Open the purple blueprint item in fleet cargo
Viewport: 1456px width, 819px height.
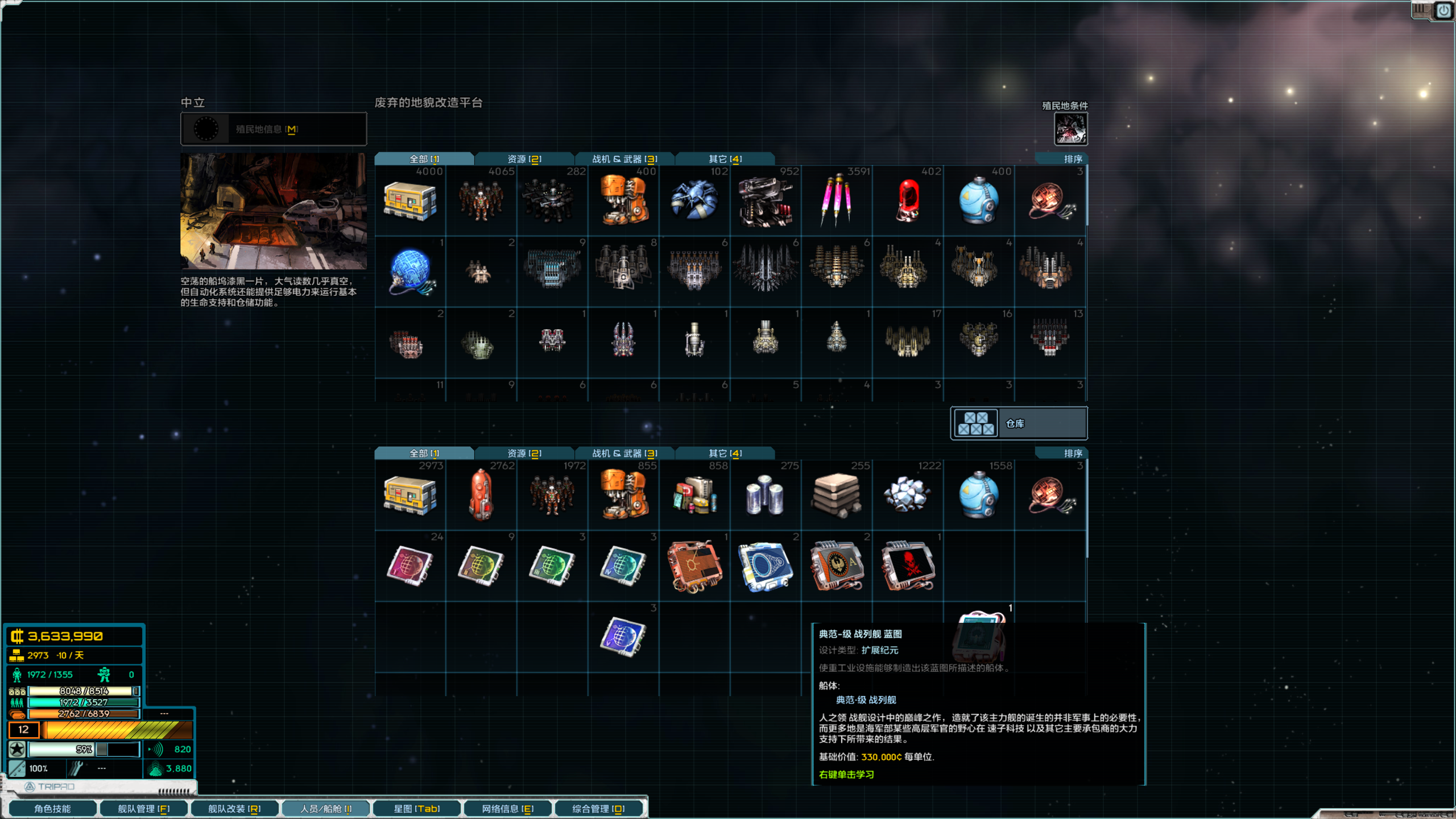point(623,636)
